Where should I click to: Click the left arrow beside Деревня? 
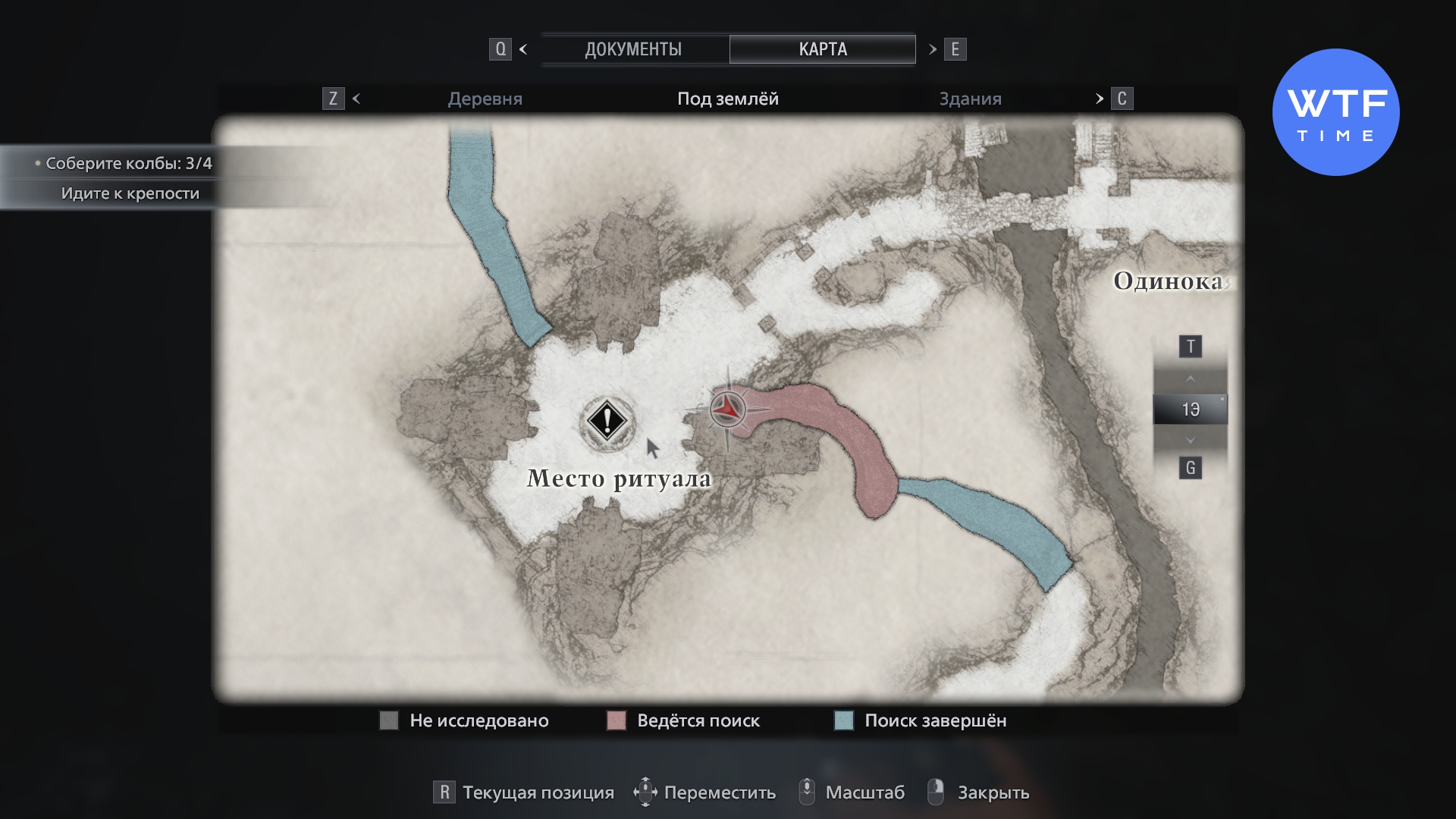(356, 99)
